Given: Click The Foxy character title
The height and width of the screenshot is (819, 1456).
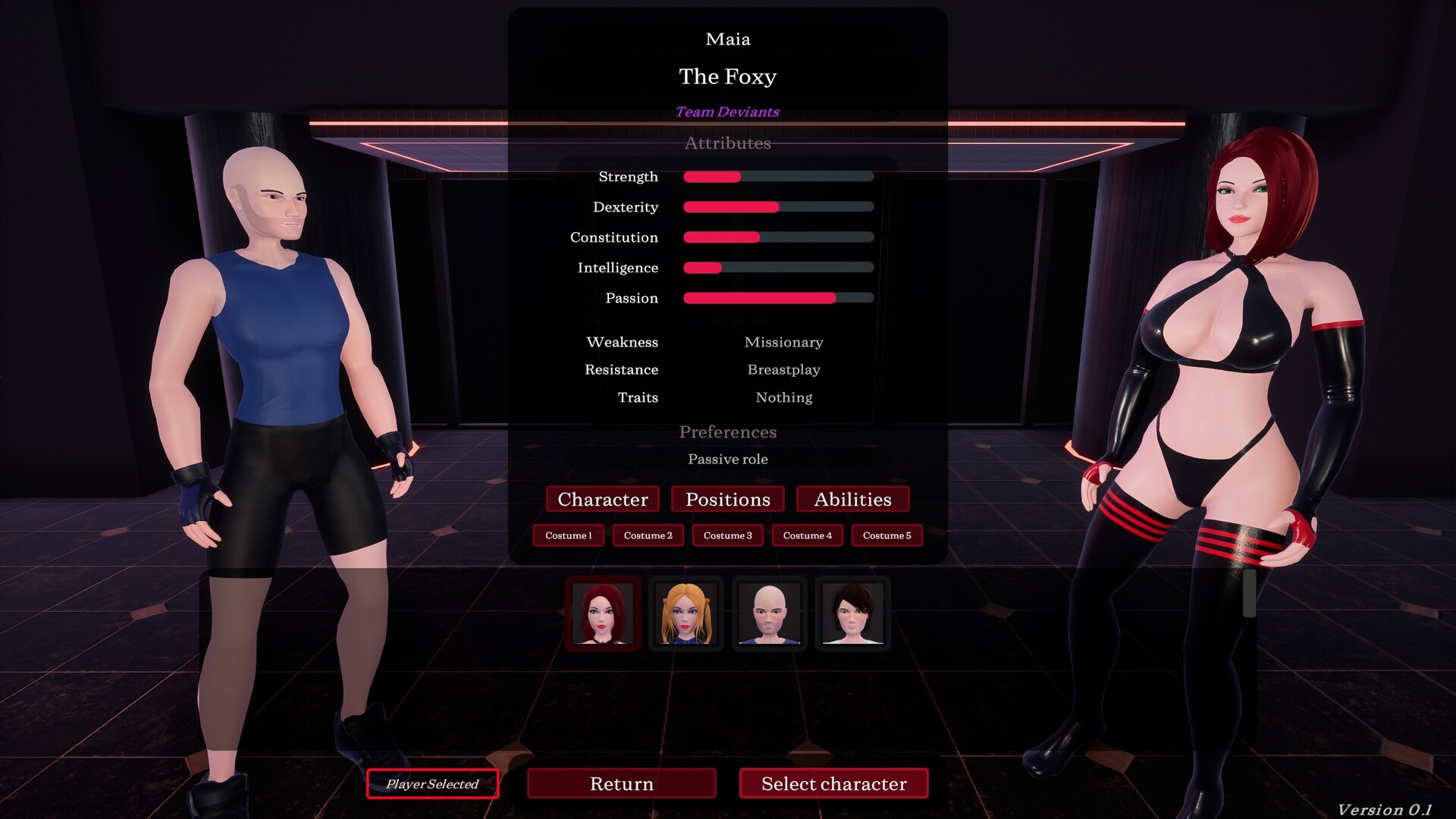Looking at the screenshot, I should coord(727,77).
